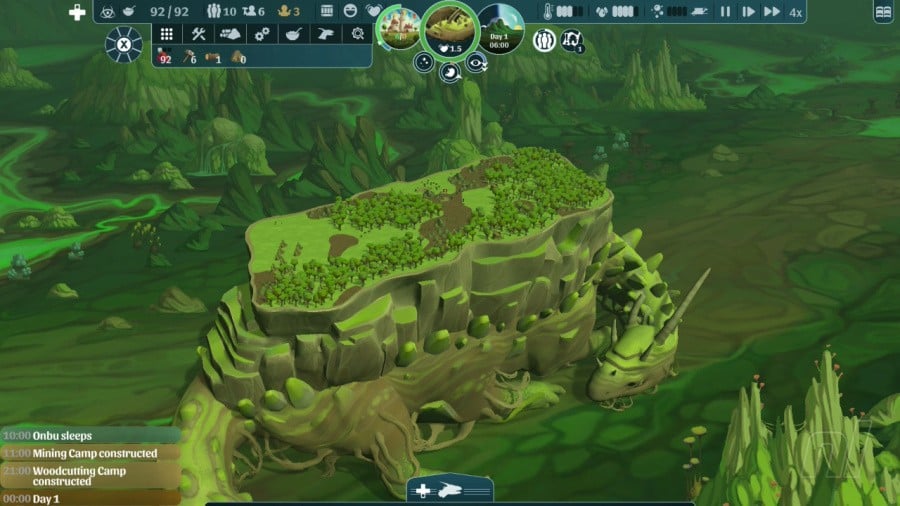Select the 4x game speed
The width and height of the screenshot is (900, 506).
pos(795,12)
